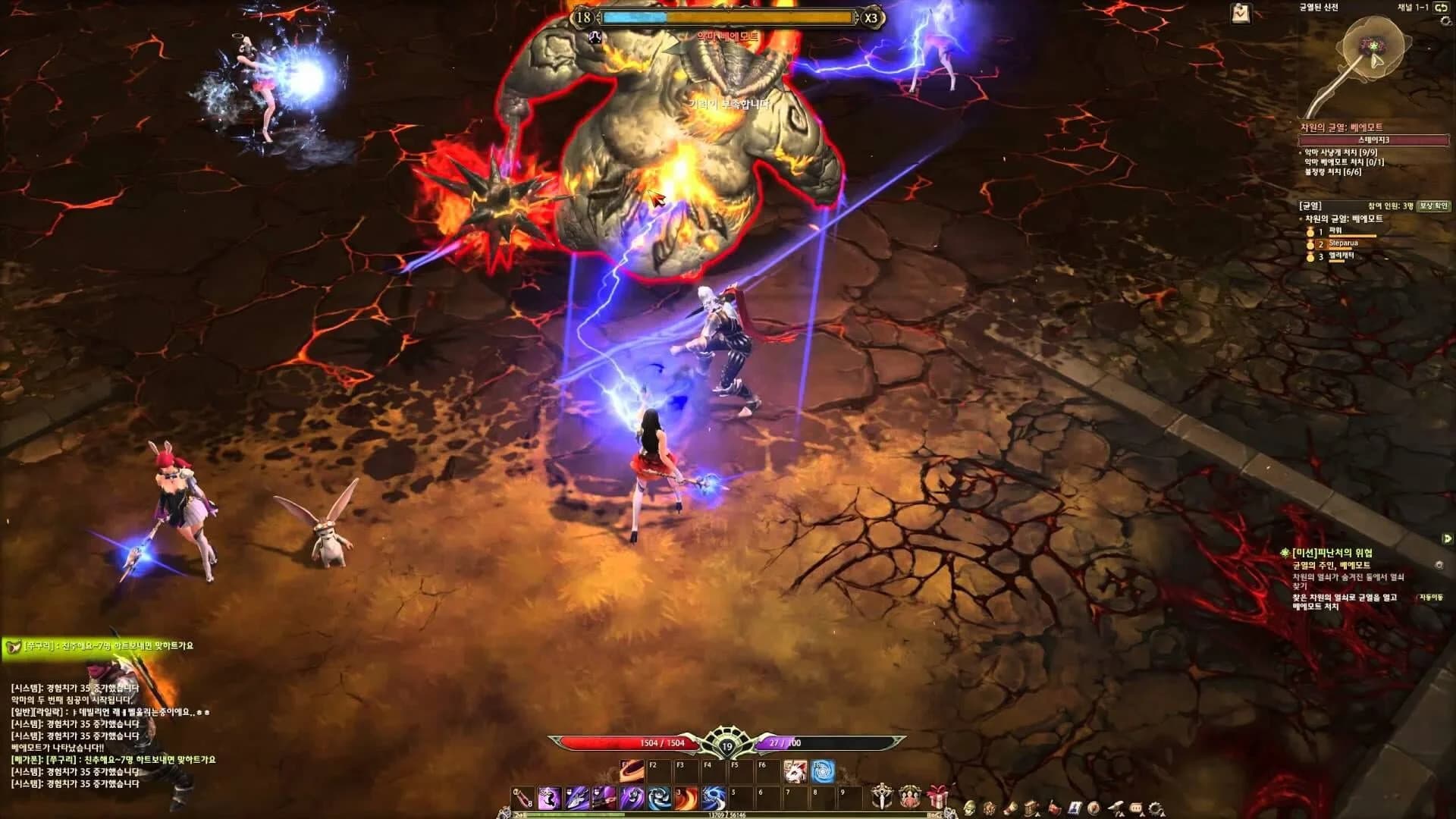Screen dimensions: 1456x819
Task: Click the return arrow beside the minimap
Action: (1443, 8)
